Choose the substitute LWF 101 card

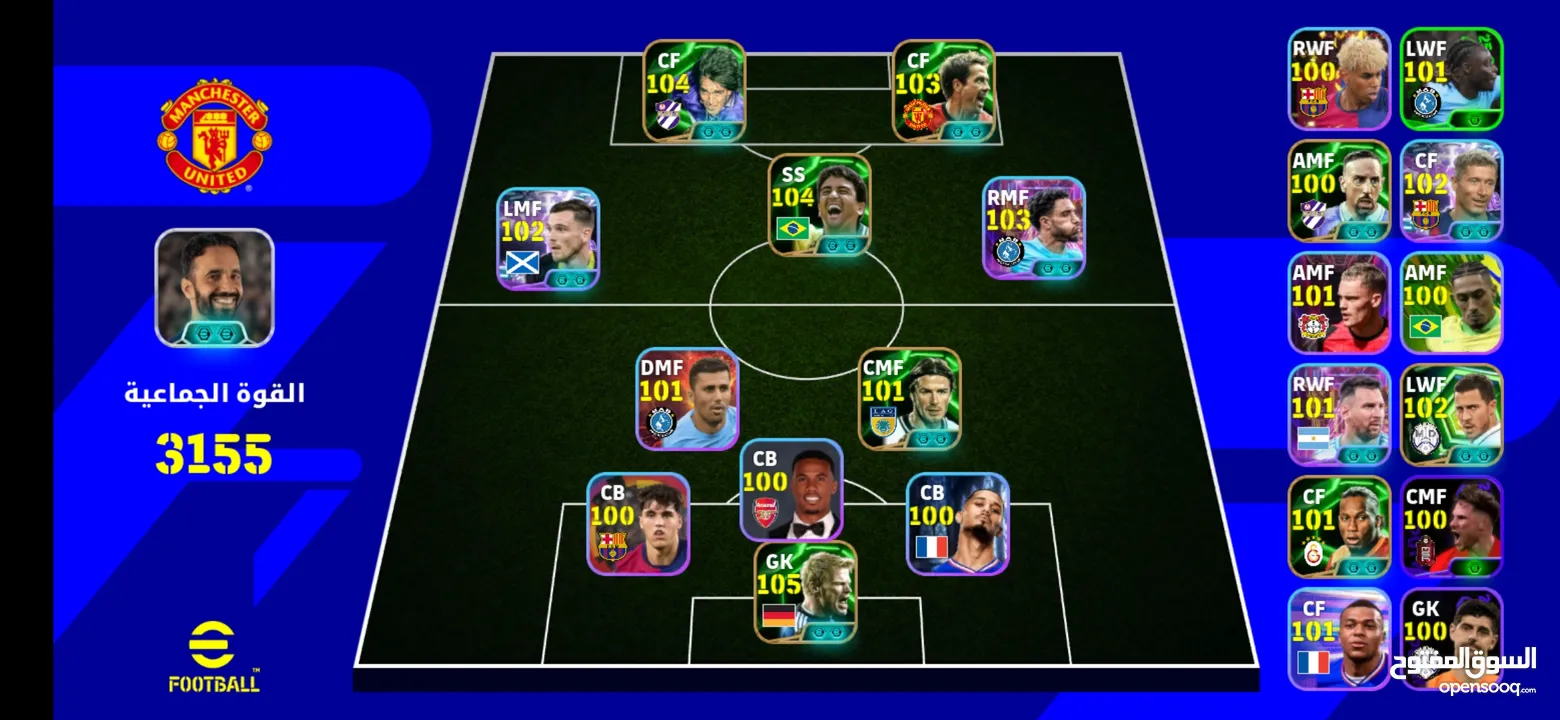point(1451,79)
